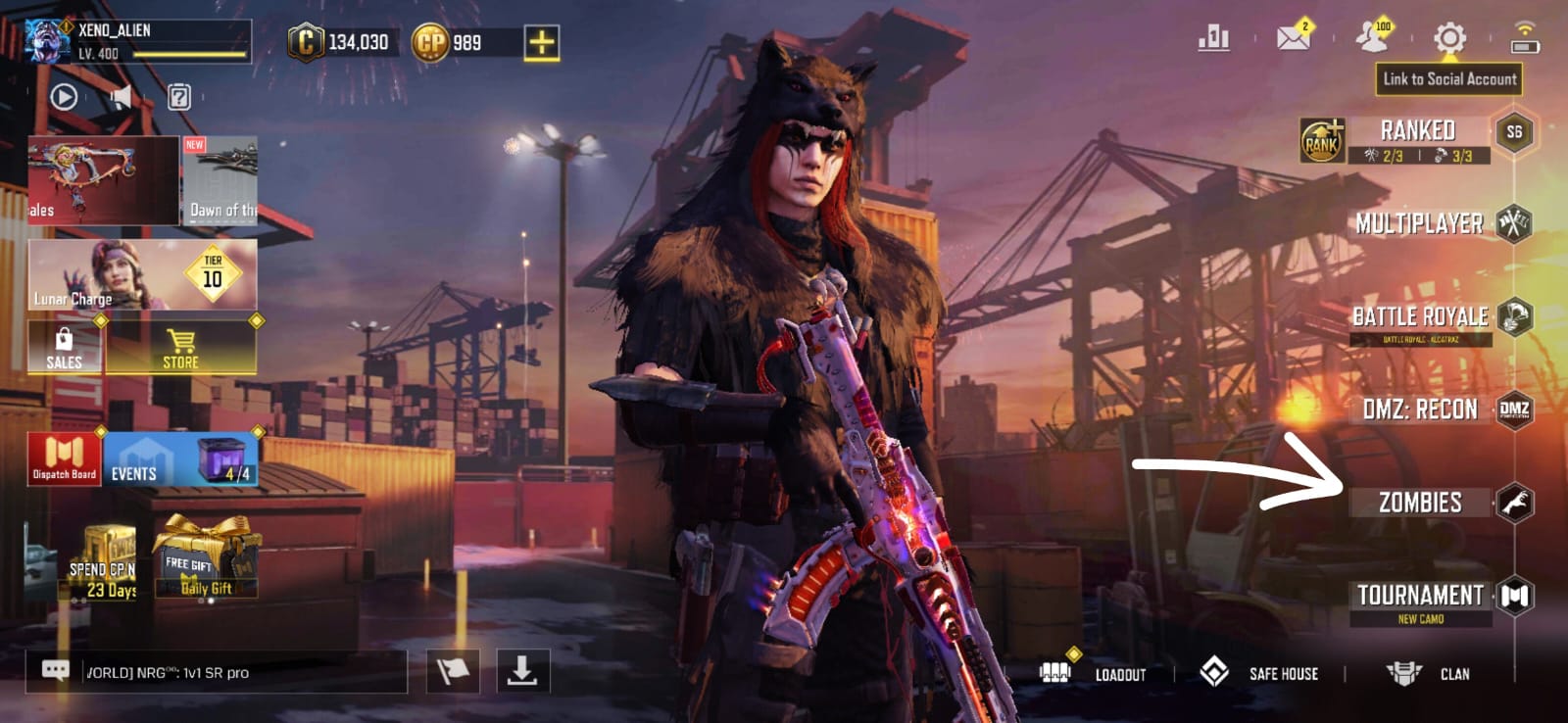The width and height of the screenshot is (1568, 723).
Task: Select the Ranked mode entry
Action: pyautogui.click(x=1417, y=131)
